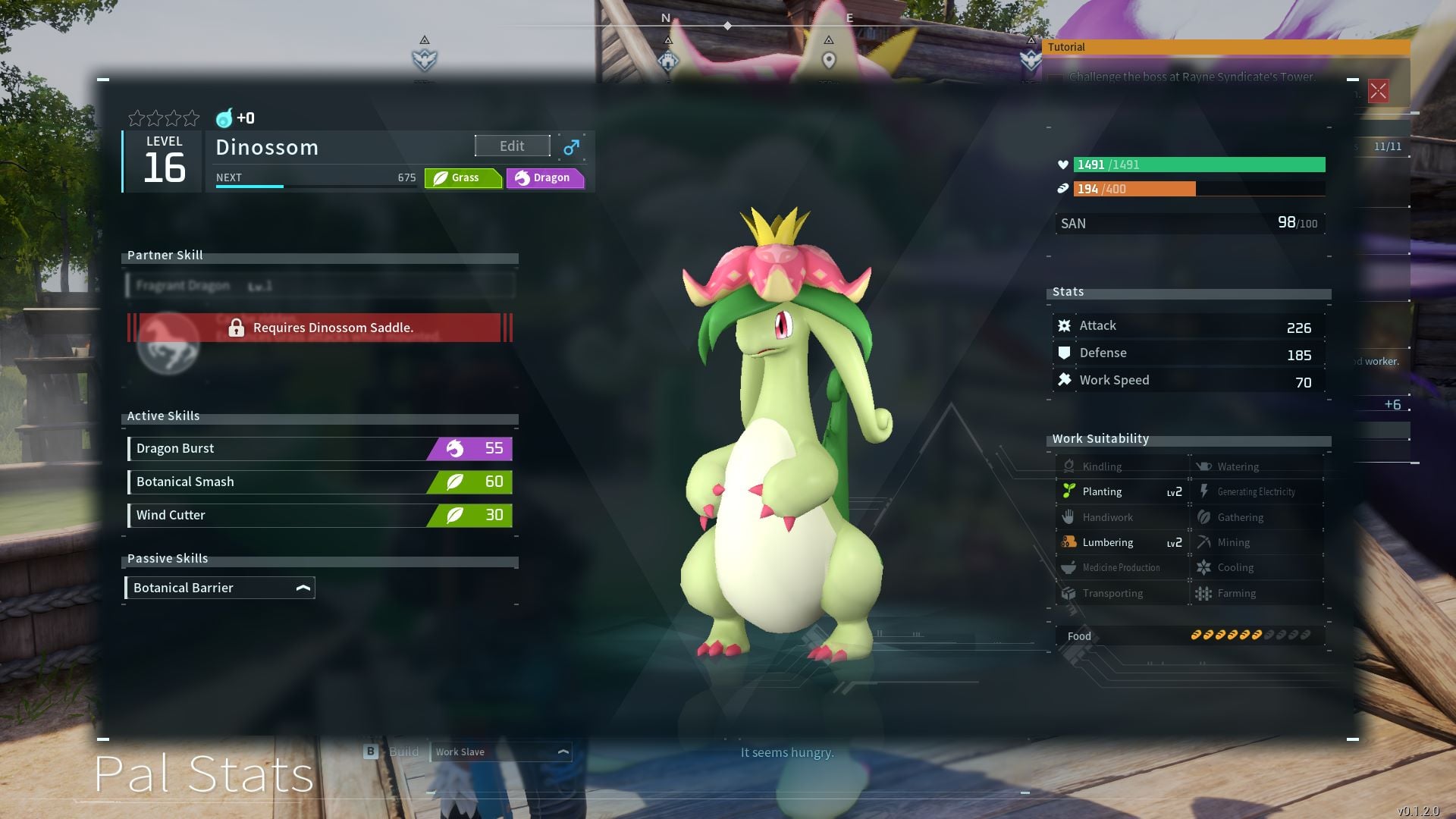Click the Watering can icon

[1204, 466]
